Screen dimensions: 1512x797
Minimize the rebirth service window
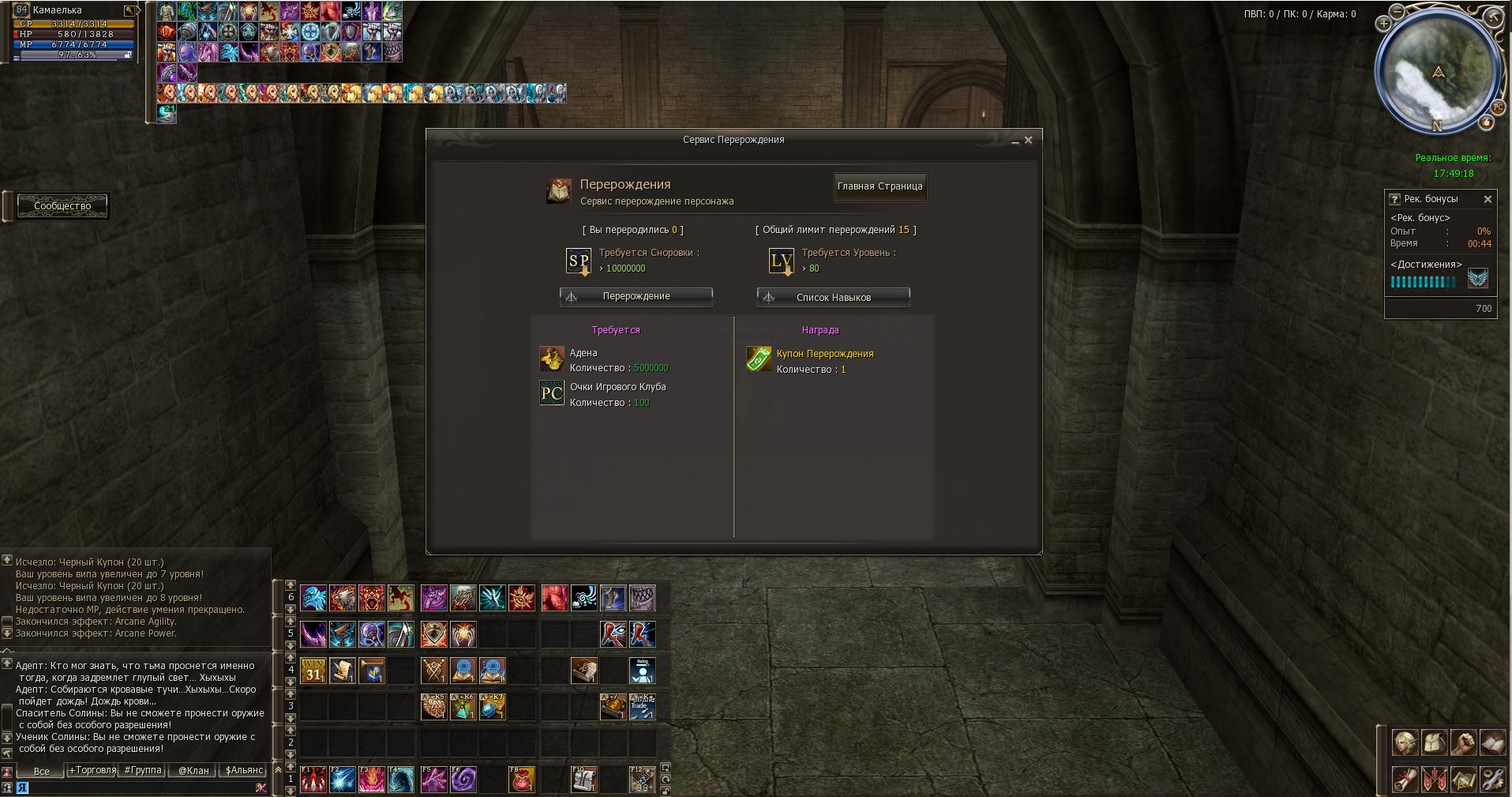pos(1015,141)
